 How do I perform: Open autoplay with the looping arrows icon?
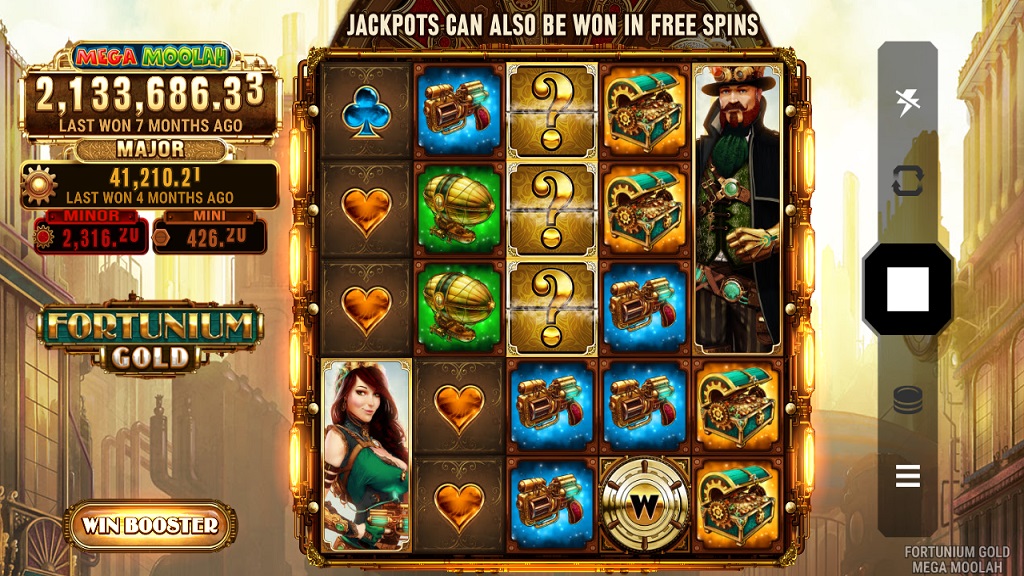point(907,181)
